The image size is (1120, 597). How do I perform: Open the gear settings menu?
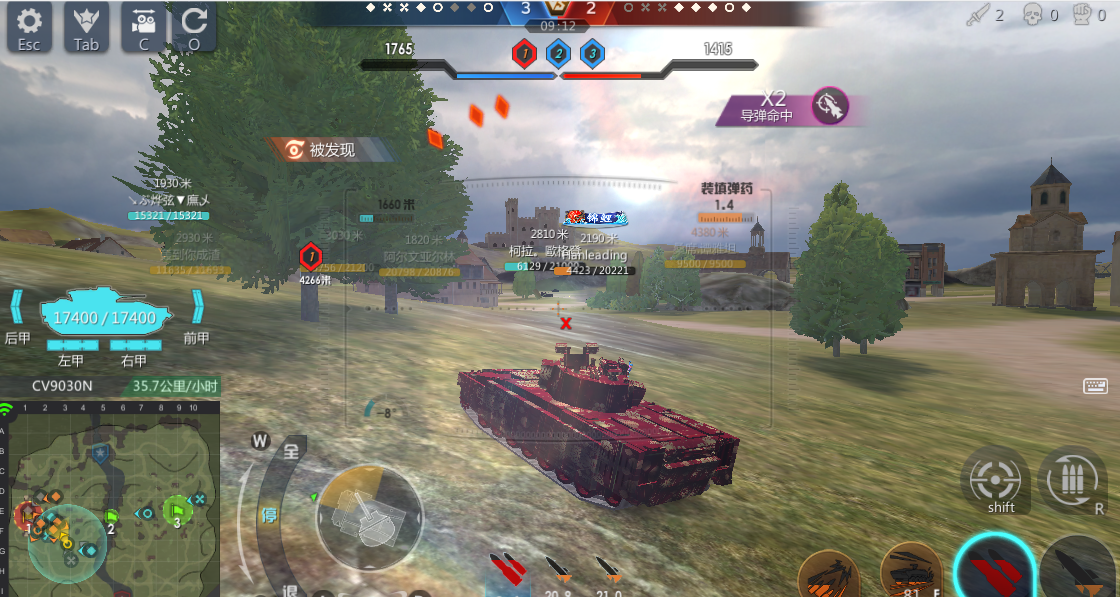pos(29,26)
